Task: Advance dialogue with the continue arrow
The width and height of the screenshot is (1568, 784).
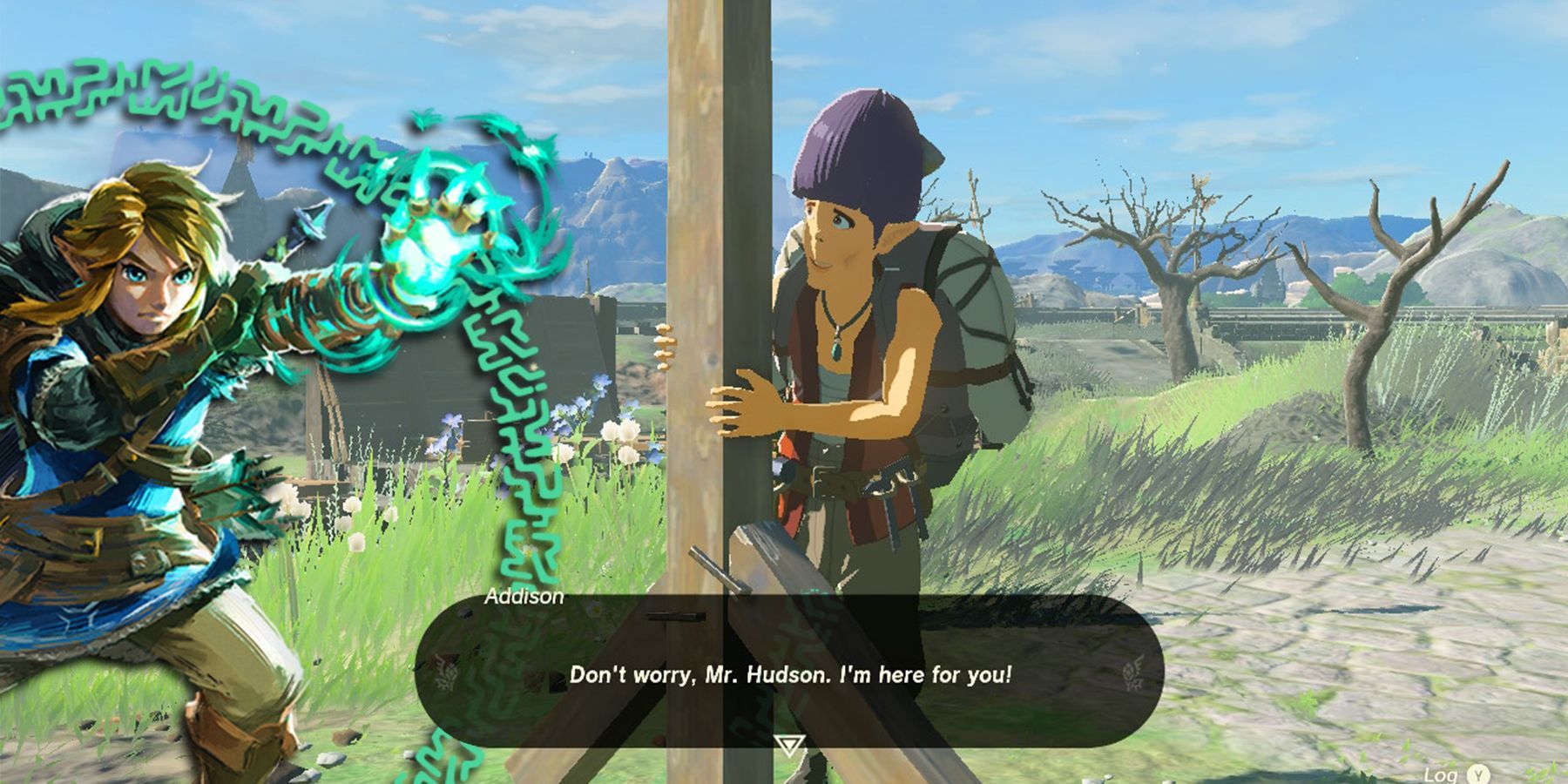Action: click(x=789, y=745)
